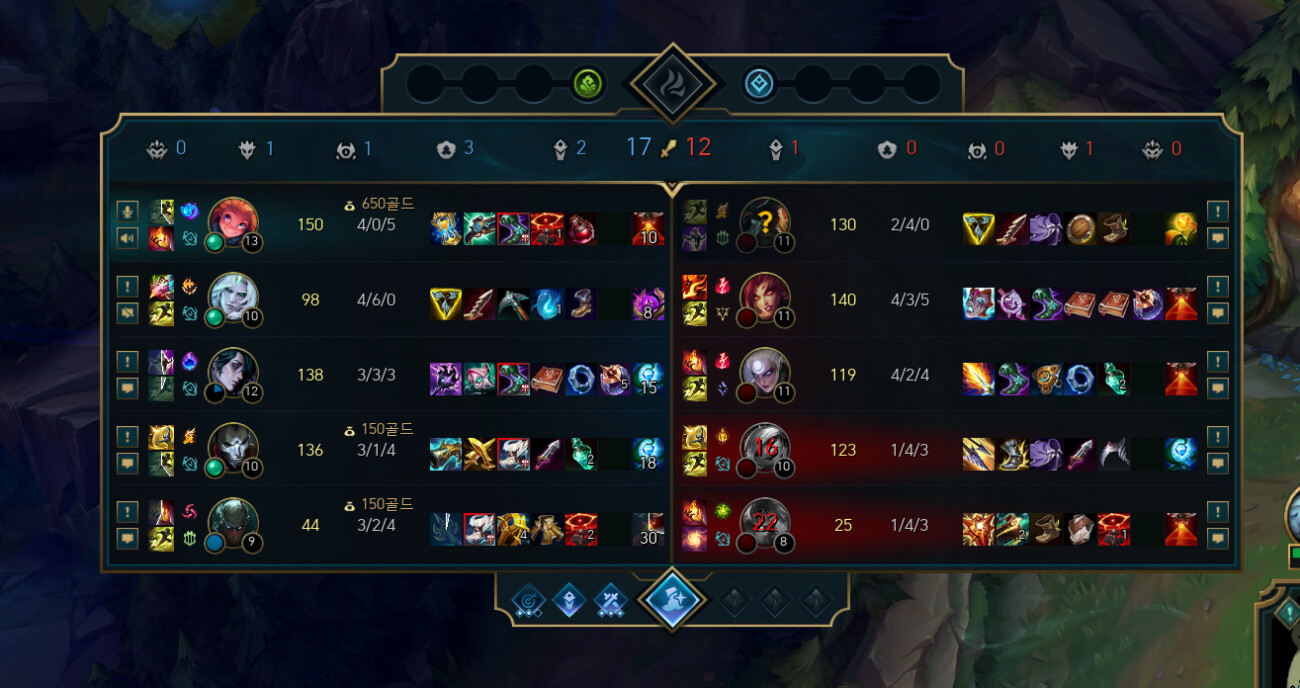
Task: Select the yellow flower trinket icon
Action: click(x=1180, y=228)
